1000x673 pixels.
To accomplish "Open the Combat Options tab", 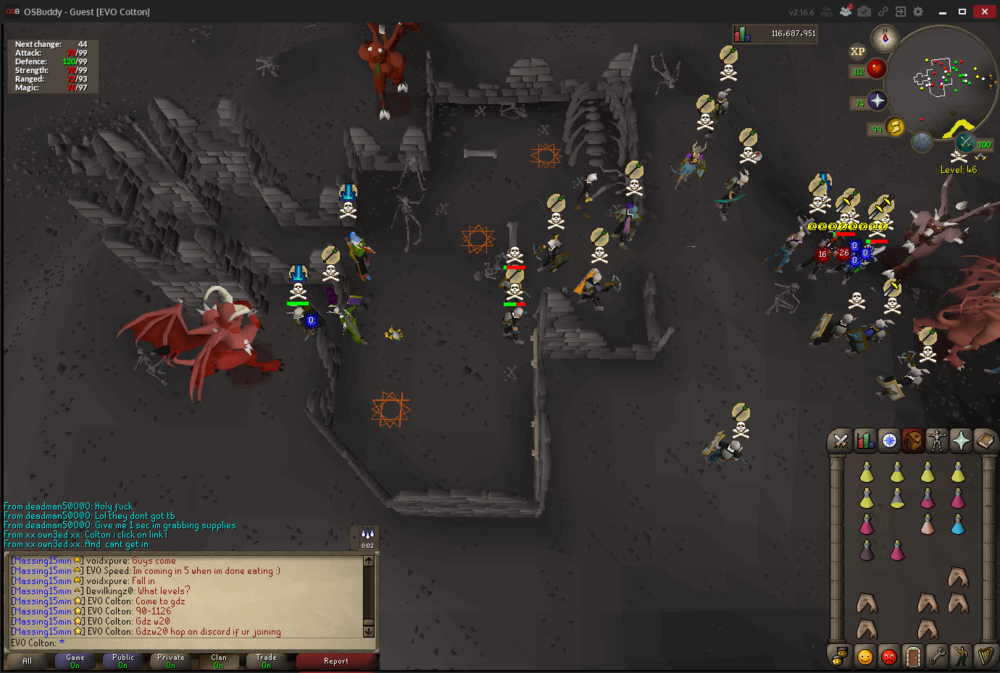I will pyautogui.click(x=841, y=440).
